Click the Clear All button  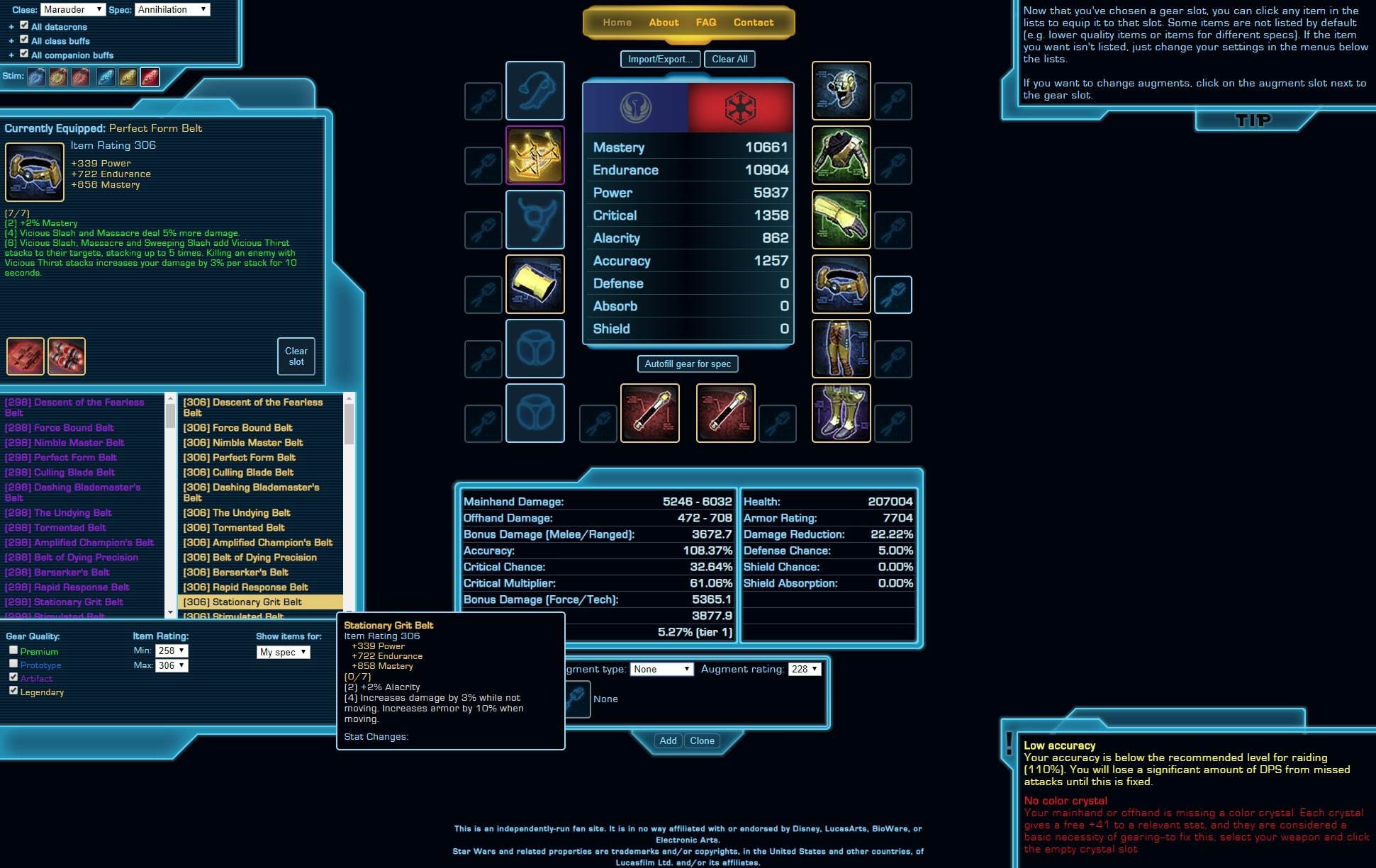point(730,59)
